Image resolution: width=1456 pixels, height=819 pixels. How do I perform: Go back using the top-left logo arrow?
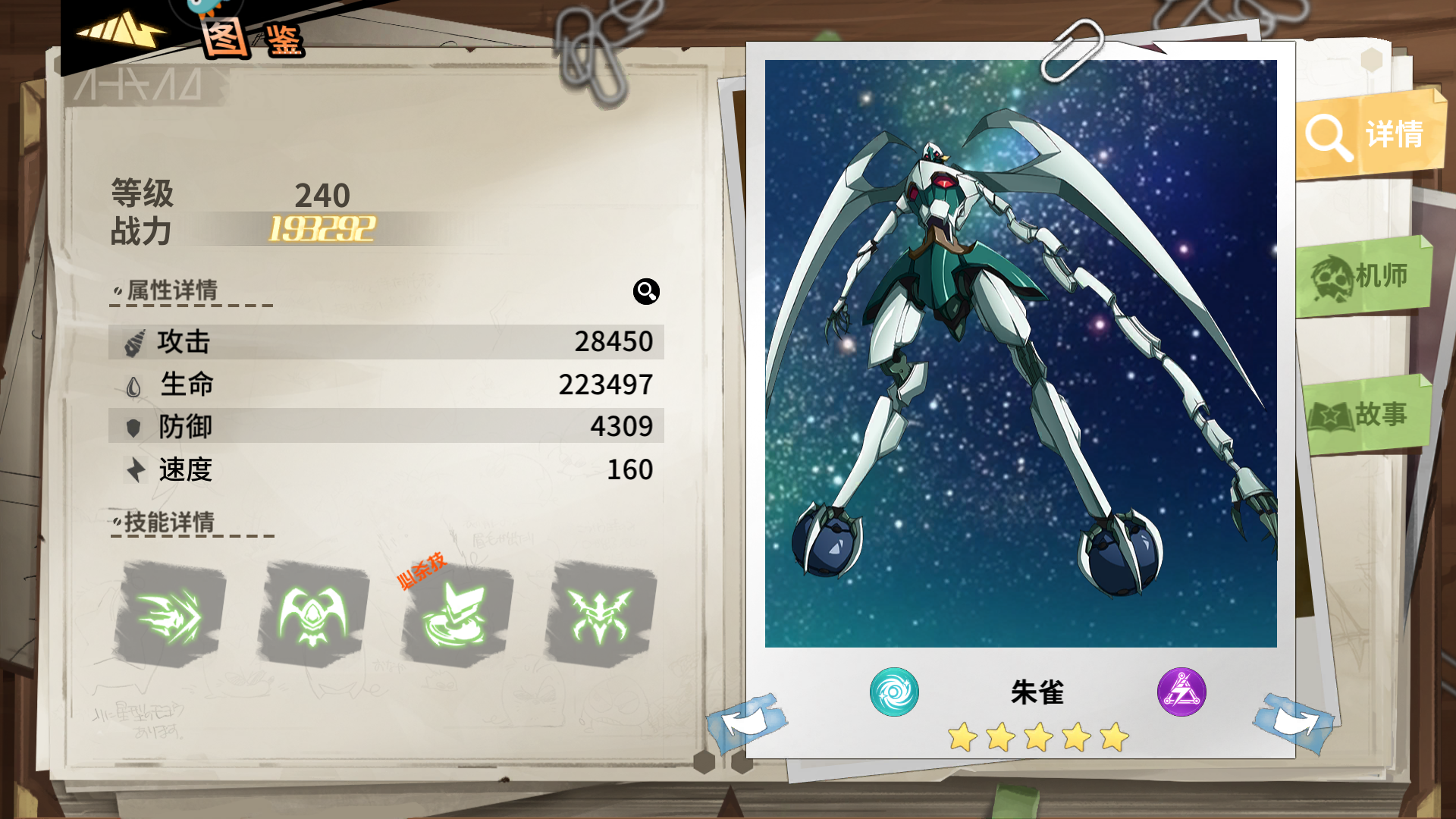[121, 30]
